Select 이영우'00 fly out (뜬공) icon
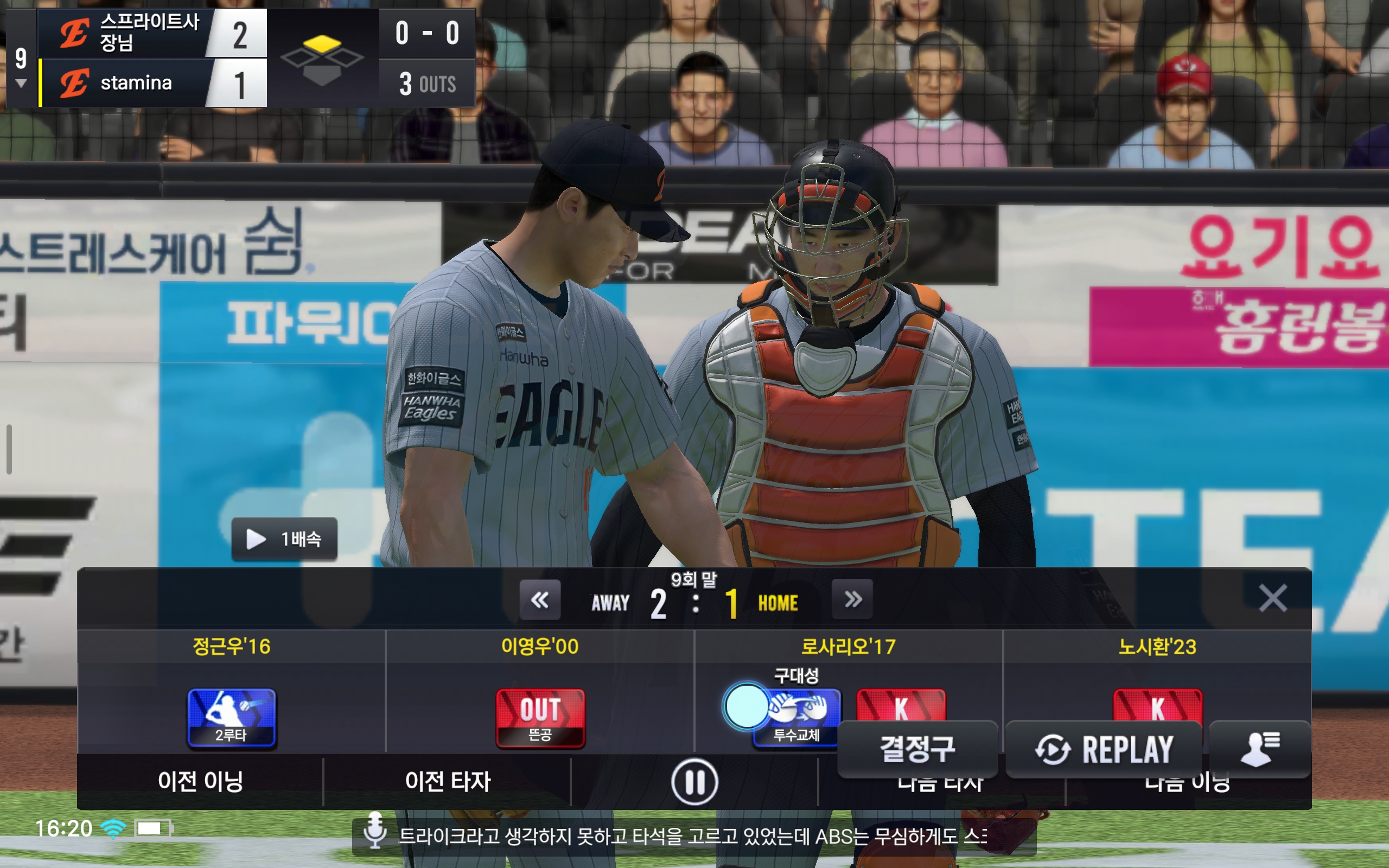 (540, 718)
